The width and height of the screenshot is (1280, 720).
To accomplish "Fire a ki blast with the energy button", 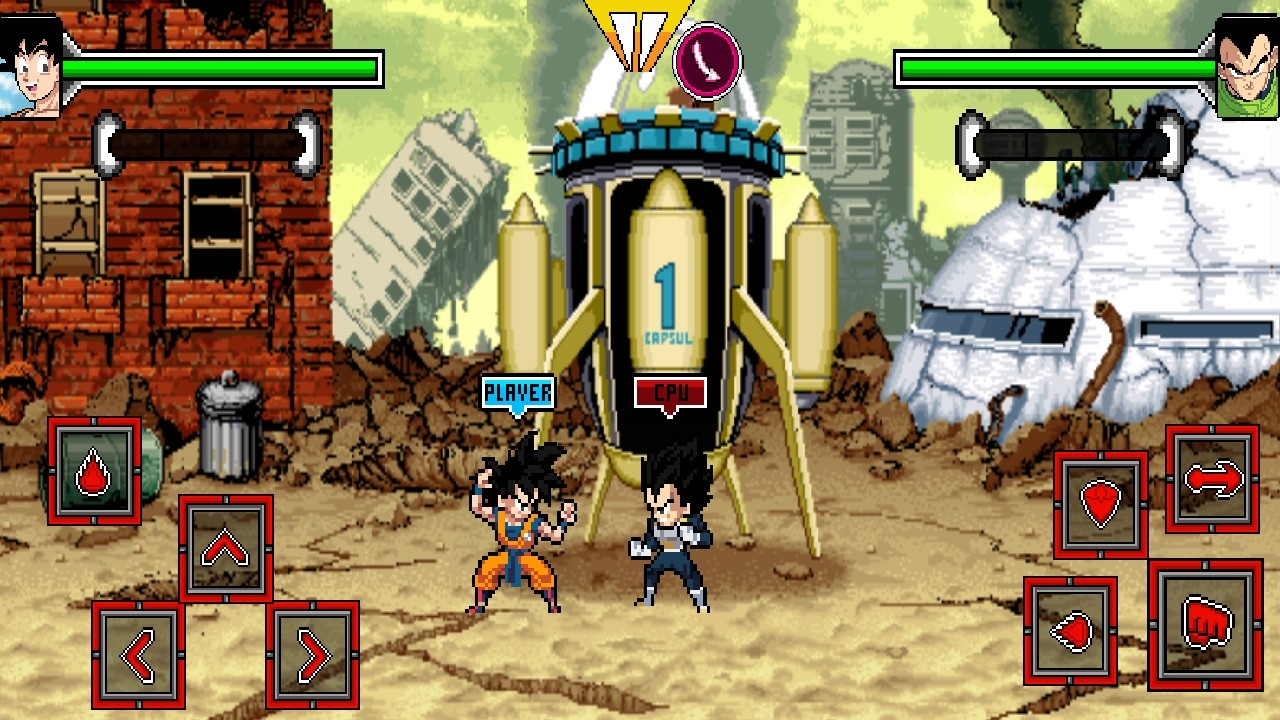I will pyautogui.click(x=1070, y=631).
